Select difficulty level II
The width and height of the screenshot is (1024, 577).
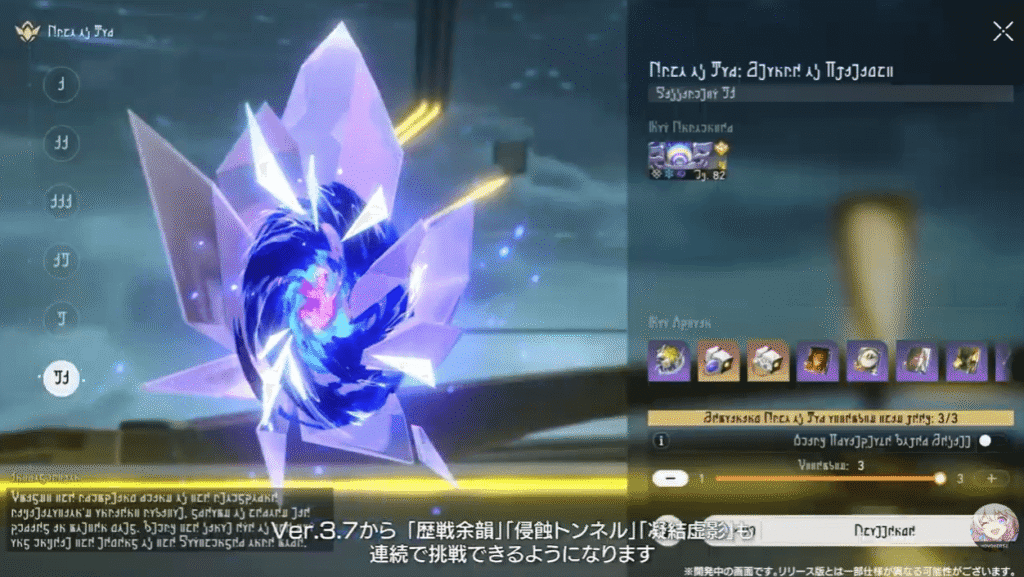61,143
